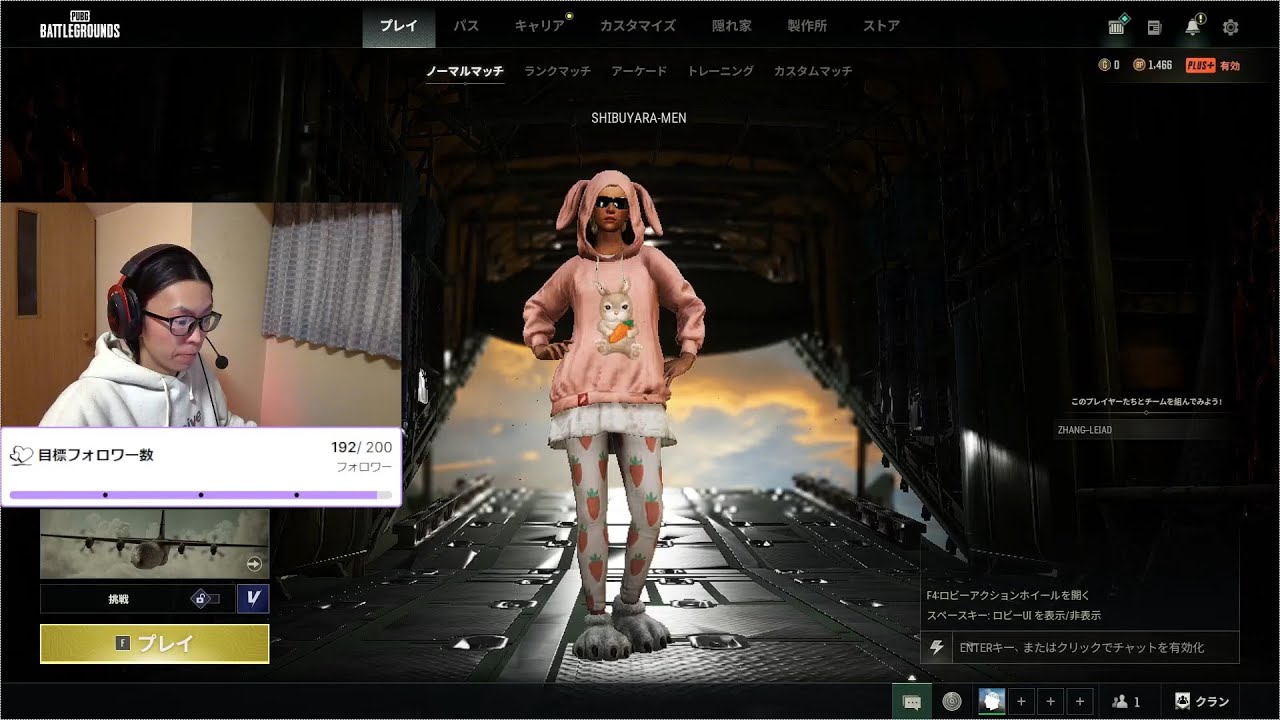Viewport: 1280px width, 720px height.
Task: Click the radar/session icon next to chat
Action: point(953,700)
